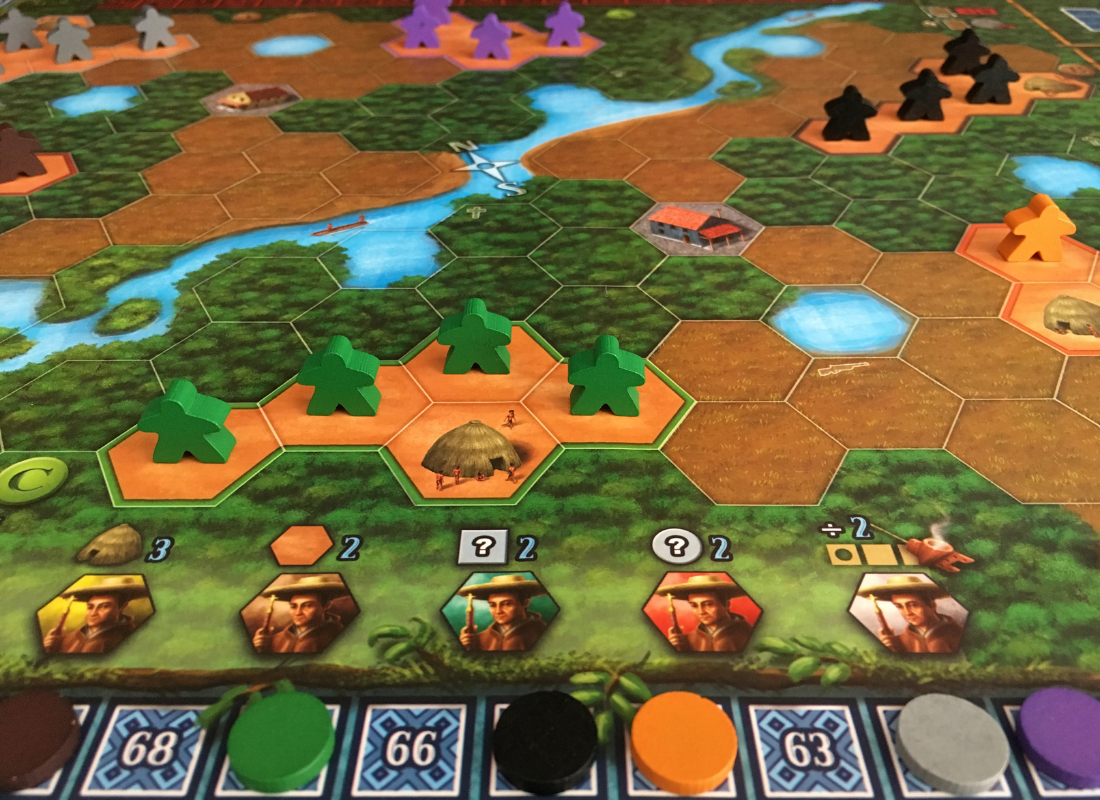Select the thatched hut village hex

click(x=470, y=457)
